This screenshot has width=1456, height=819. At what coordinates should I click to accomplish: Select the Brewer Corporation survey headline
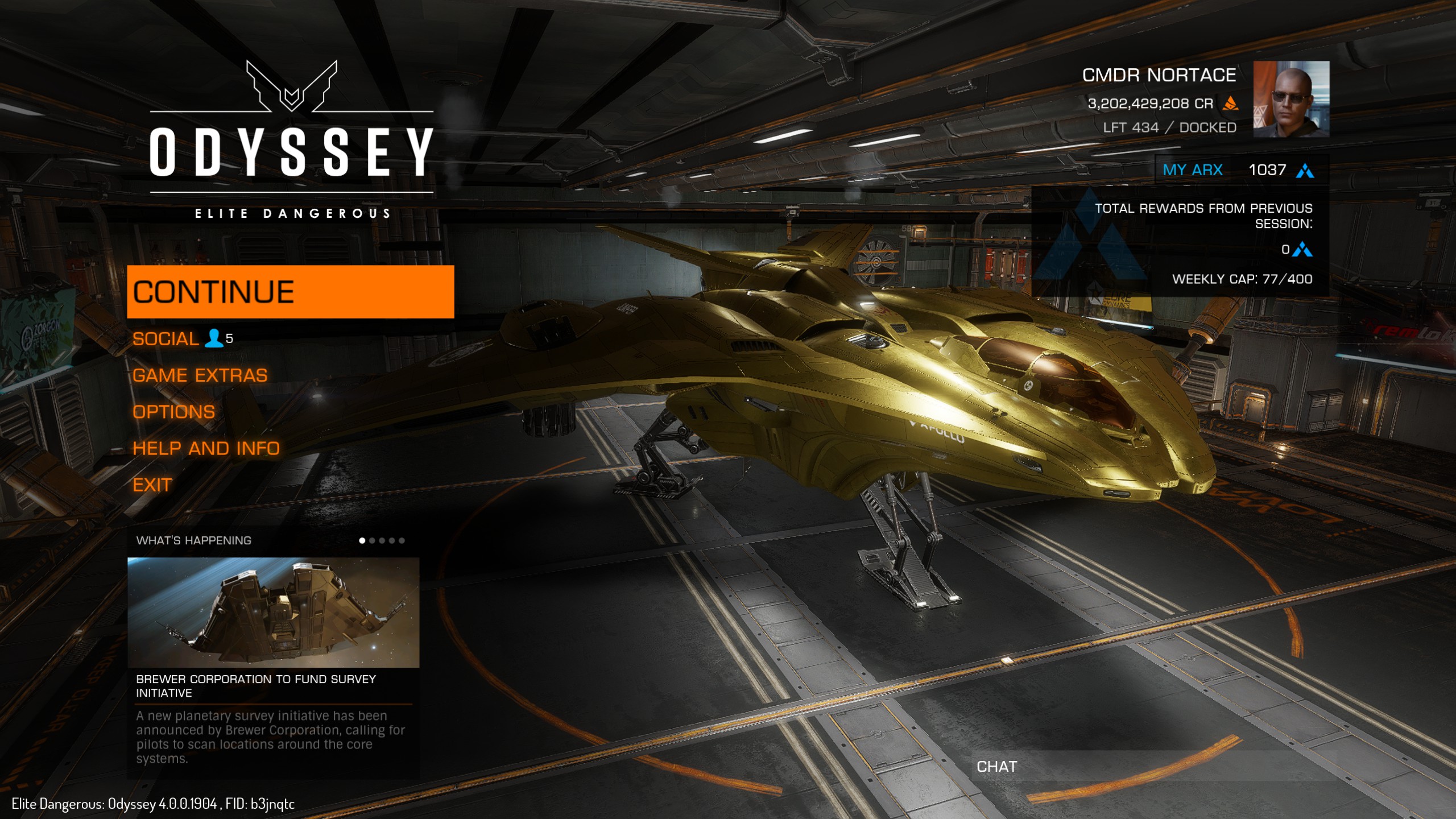(x=256, y=685)
